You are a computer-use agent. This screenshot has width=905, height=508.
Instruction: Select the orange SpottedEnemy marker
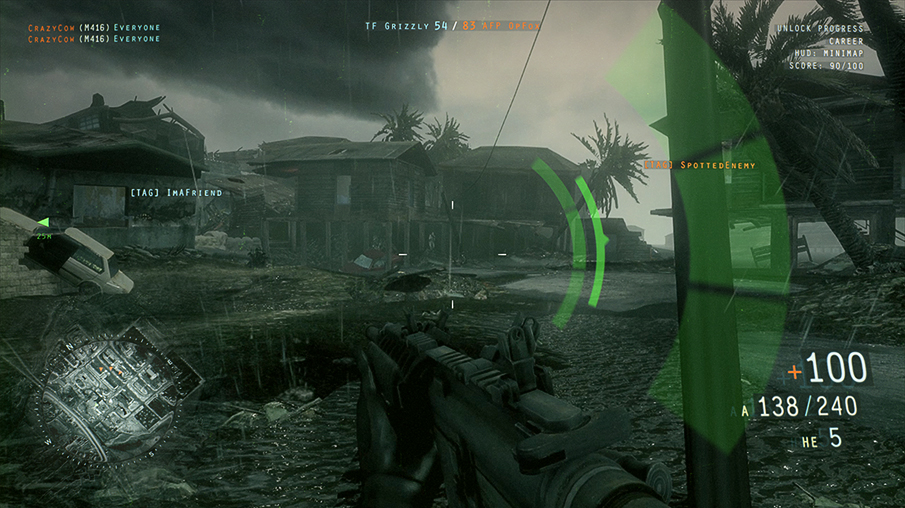(x=698, y=164)
